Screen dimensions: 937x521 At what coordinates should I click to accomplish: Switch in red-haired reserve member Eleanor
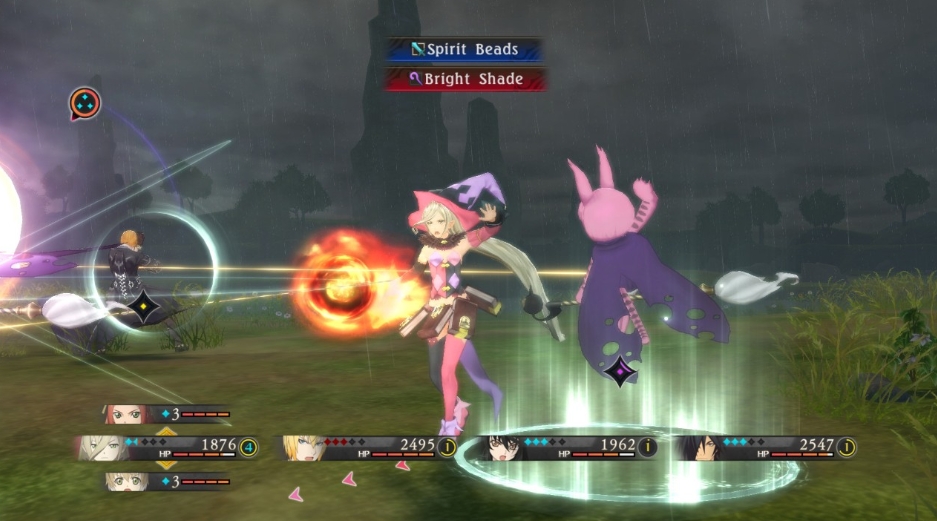pos(166,413)
